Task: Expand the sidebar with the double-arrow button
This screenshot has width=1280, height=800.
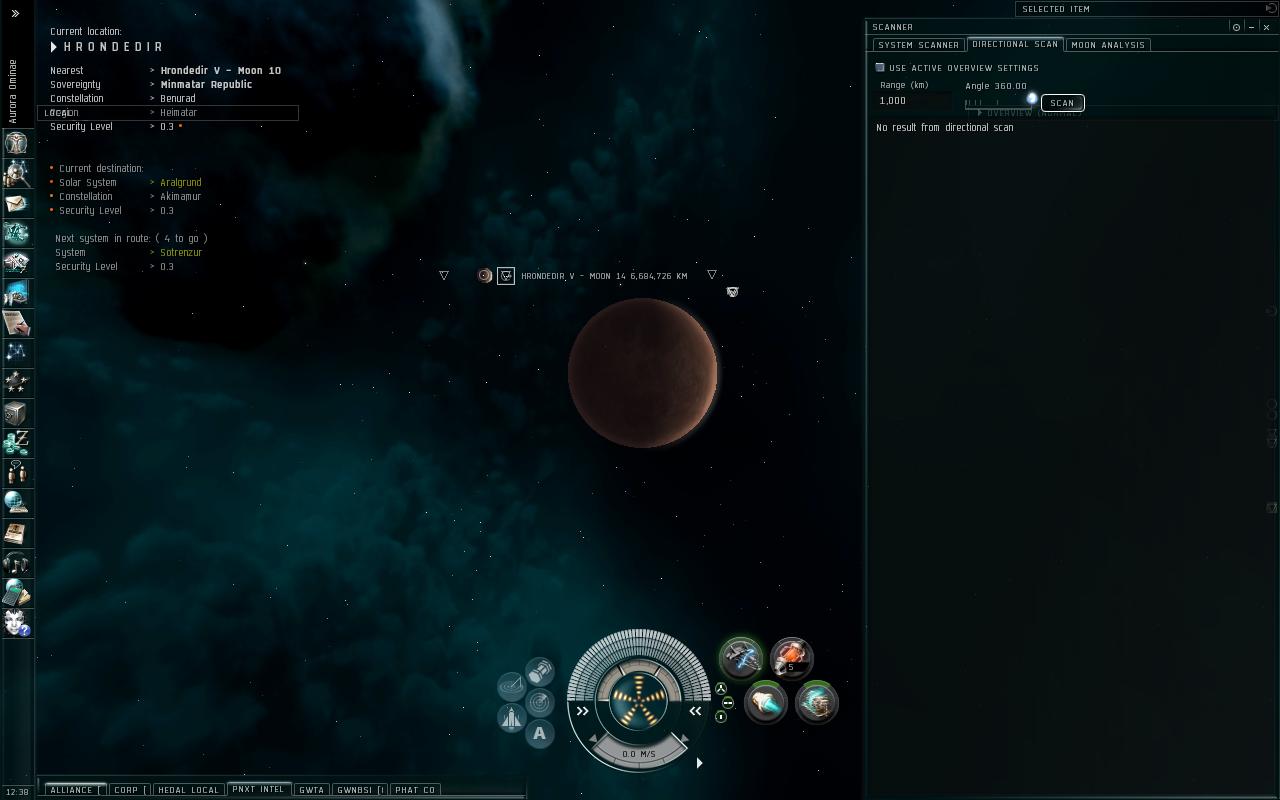Action: (x=15, y=13)
